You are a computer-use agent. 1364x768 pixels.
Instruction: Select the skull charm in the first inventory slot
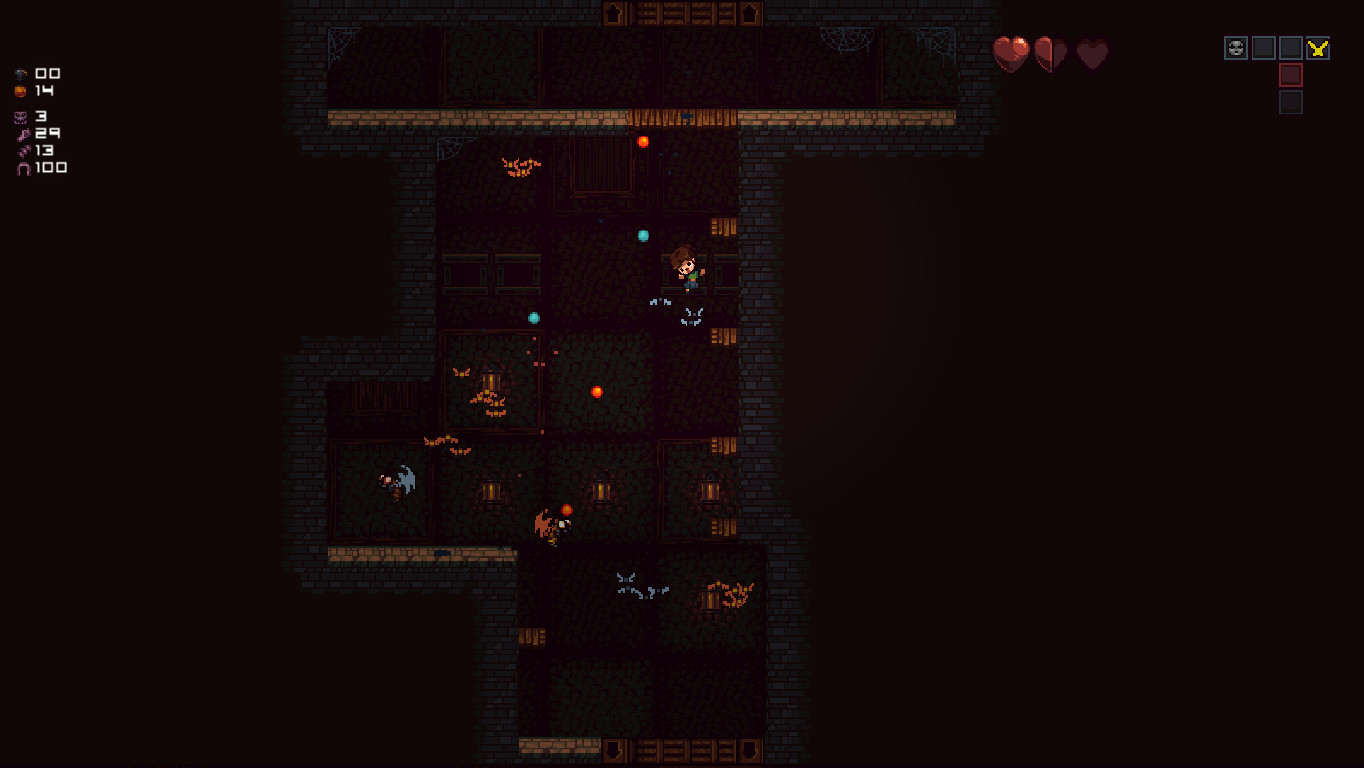(x=1236, y=48)
